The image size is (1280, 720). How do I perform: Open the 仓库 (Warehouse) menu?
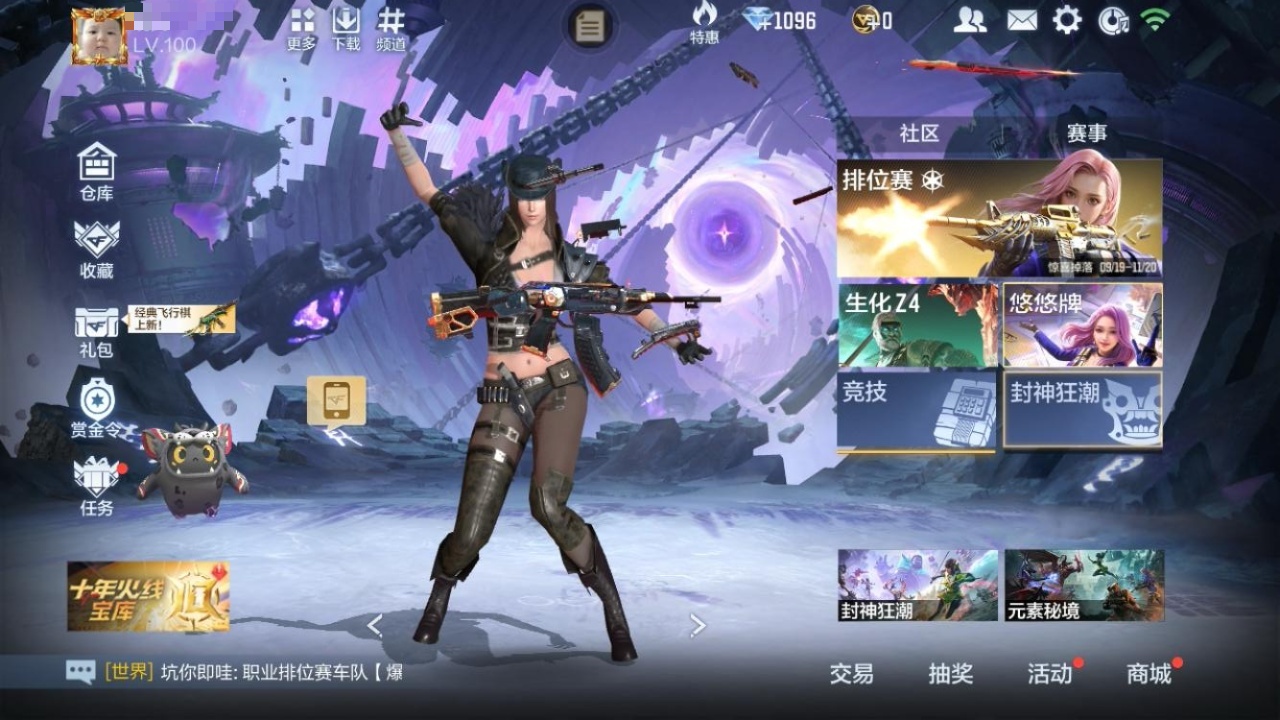pos(97,172)
